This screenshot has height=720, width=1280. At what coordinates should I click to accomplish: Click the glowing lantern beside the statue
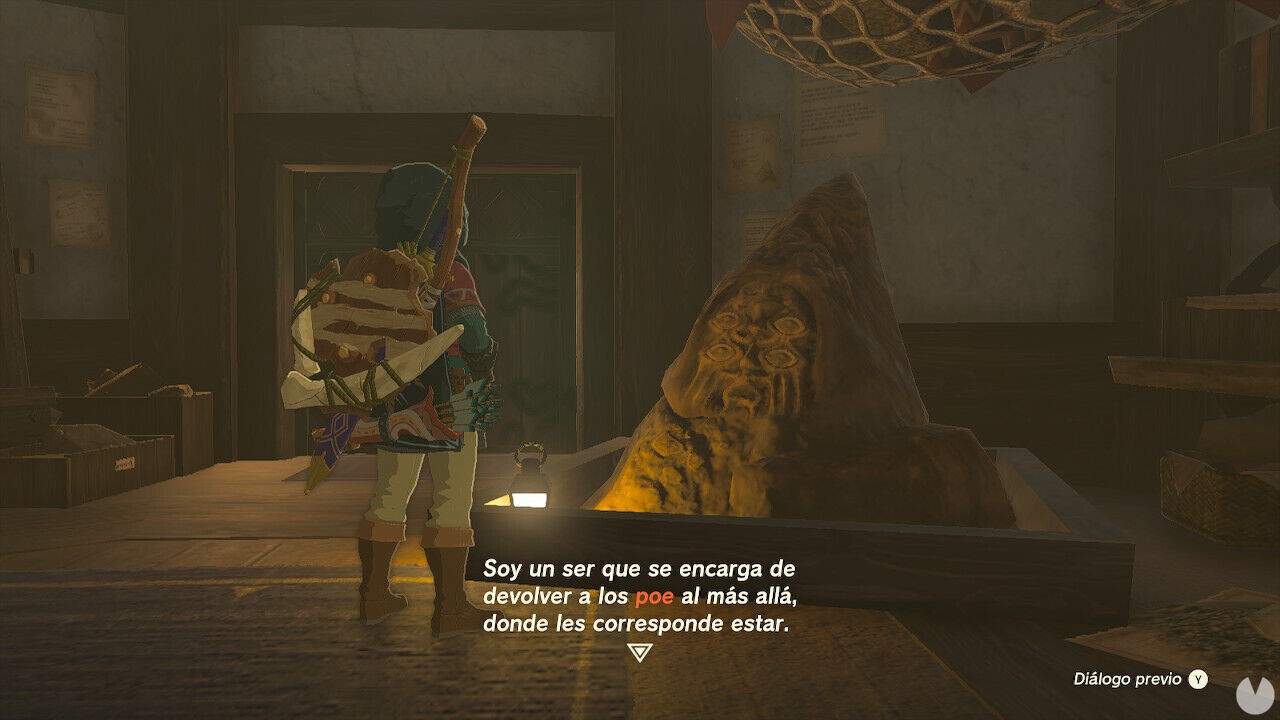click(x=529, y=483)
